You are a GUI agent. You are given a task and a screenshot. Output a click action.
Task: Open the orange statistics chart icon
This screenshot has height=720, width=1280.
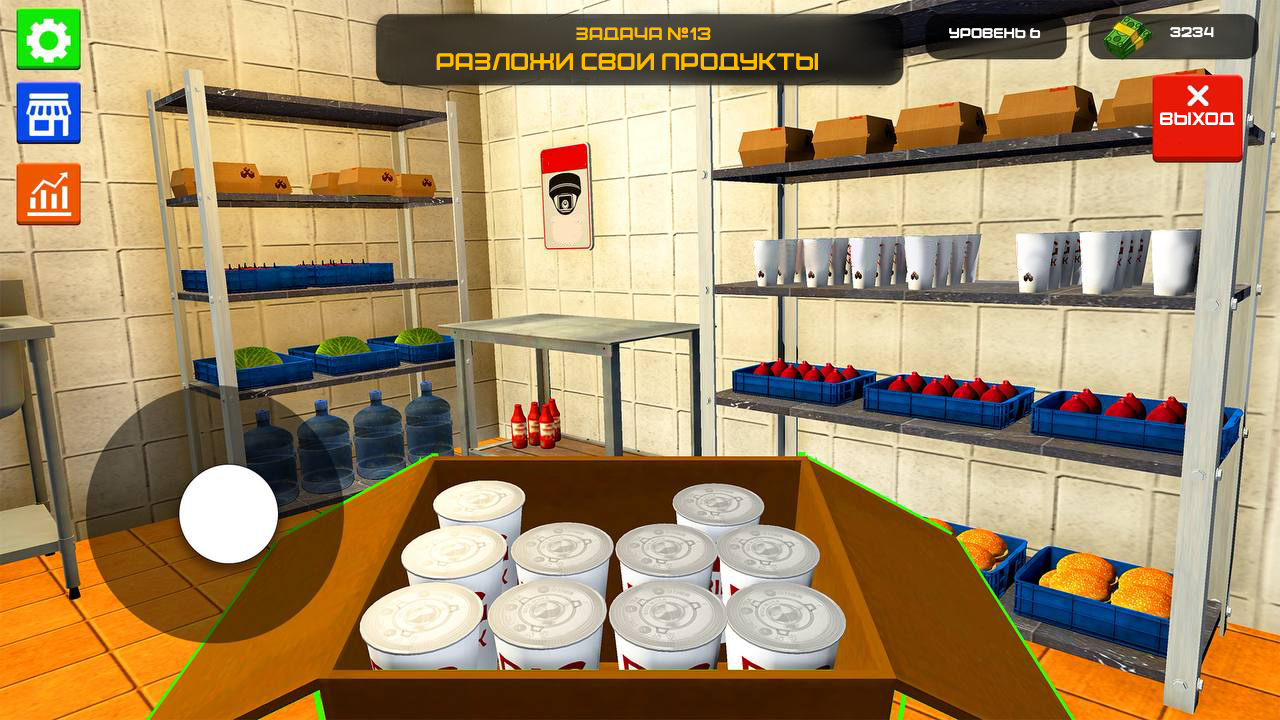[49, 186]
